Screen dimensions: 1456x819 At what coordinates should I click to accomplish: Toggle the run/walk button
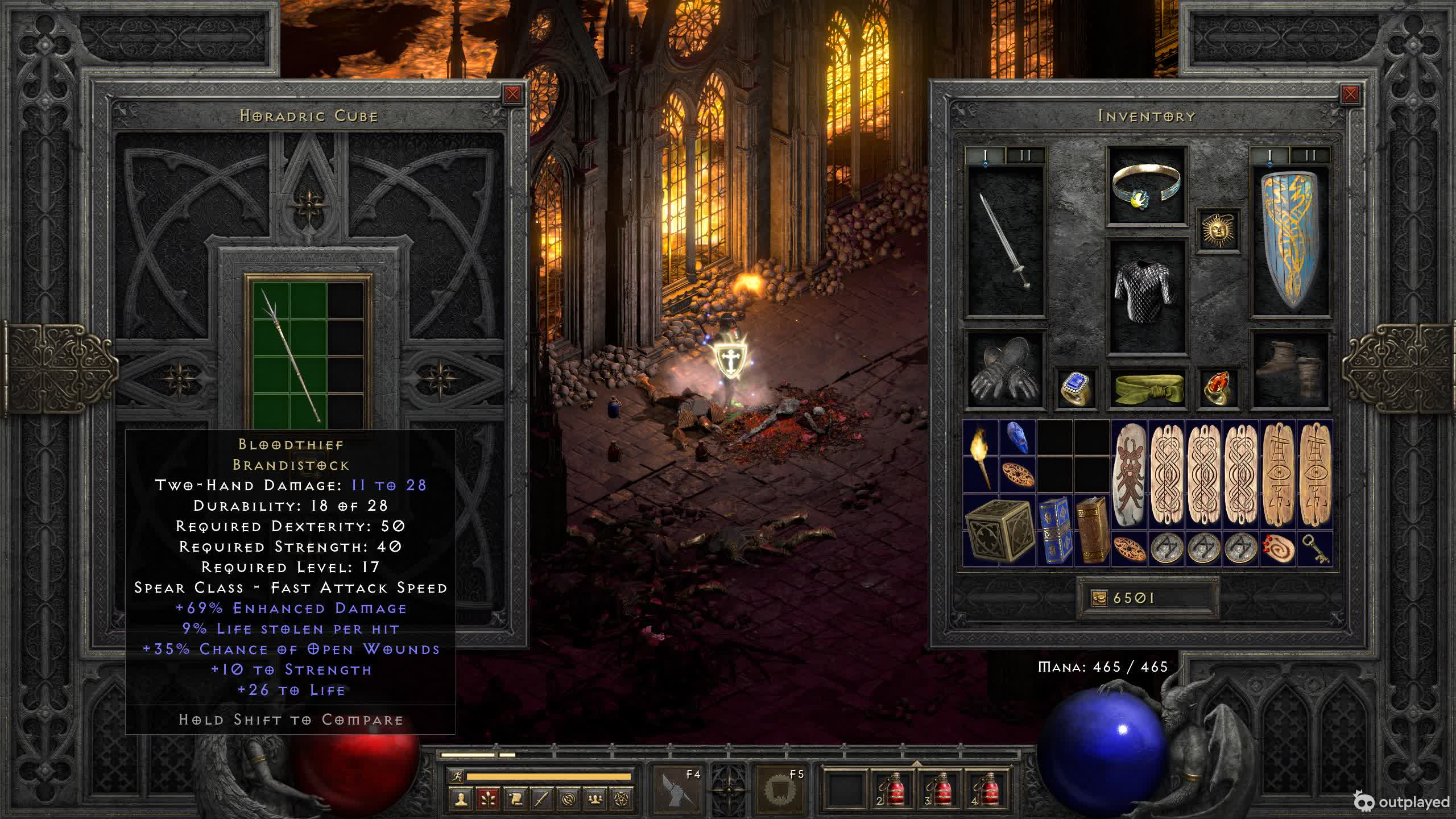[456, 776]
